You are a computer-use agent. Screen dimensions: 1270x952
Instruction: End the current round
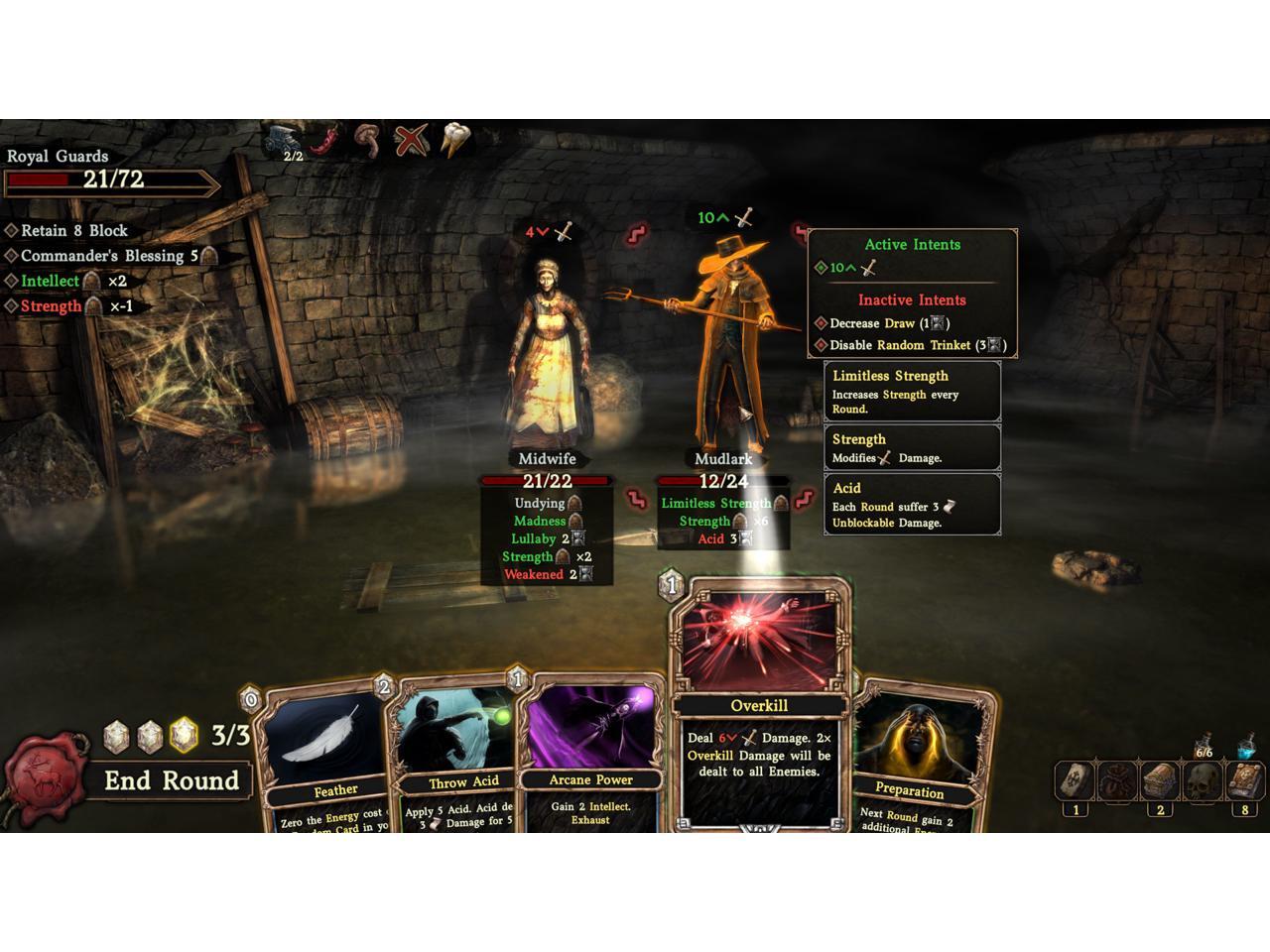pos(172,780)
